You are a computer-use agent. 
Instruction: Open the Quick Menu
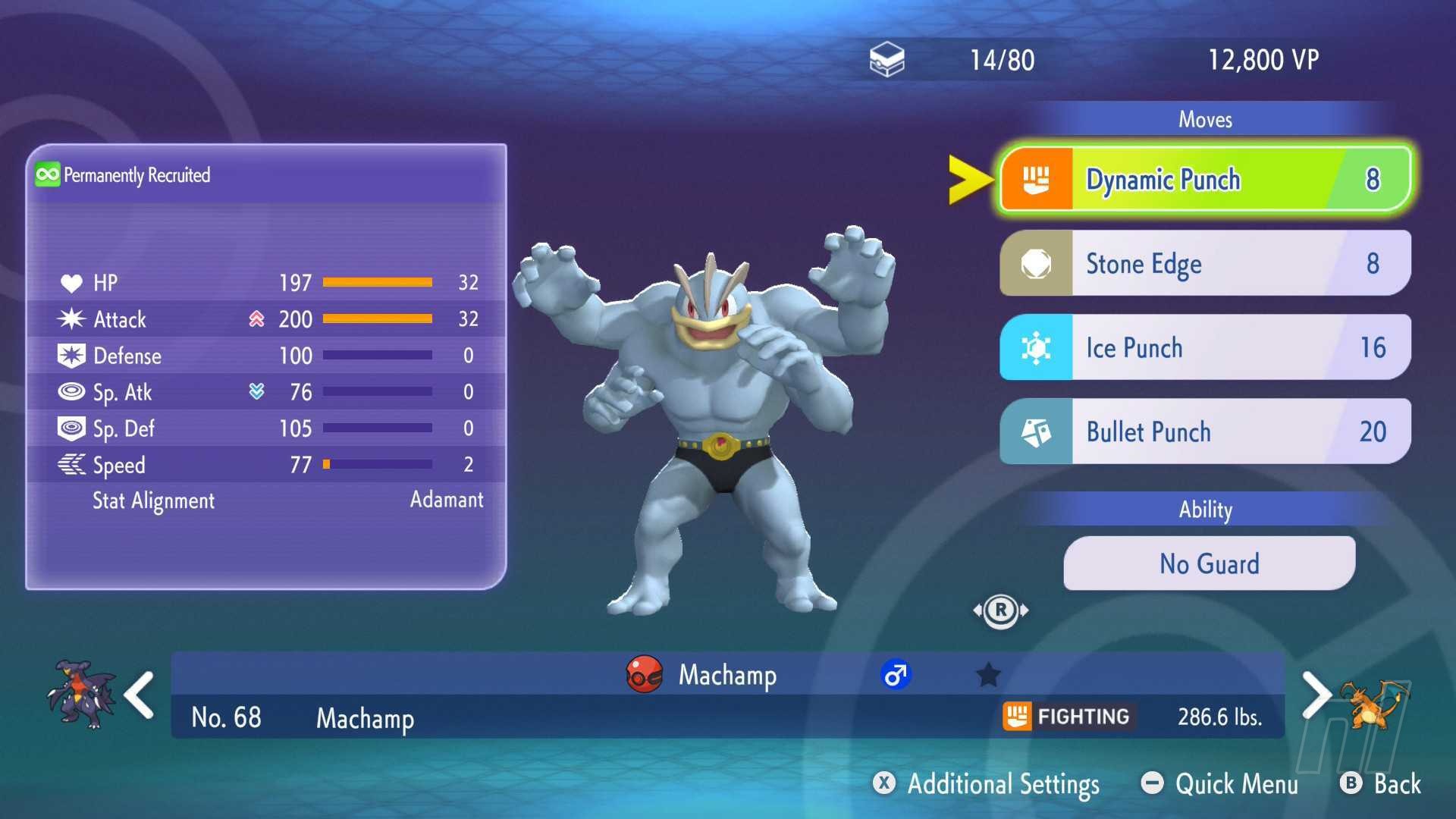pos(1221,783)
